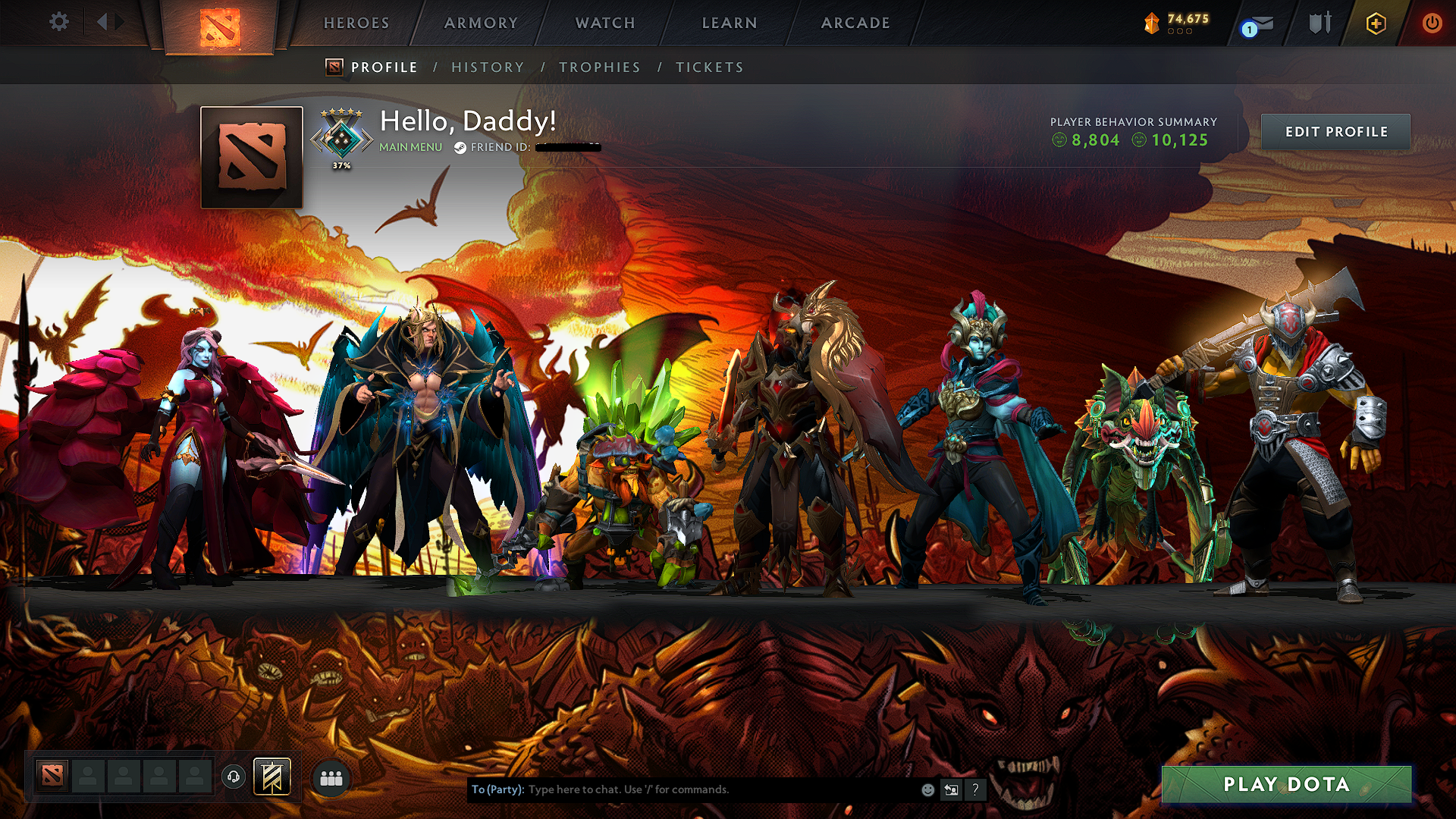Open settings with the gear icon
The height and width of the screenshot is (819, 1456).
pos(58,22)
